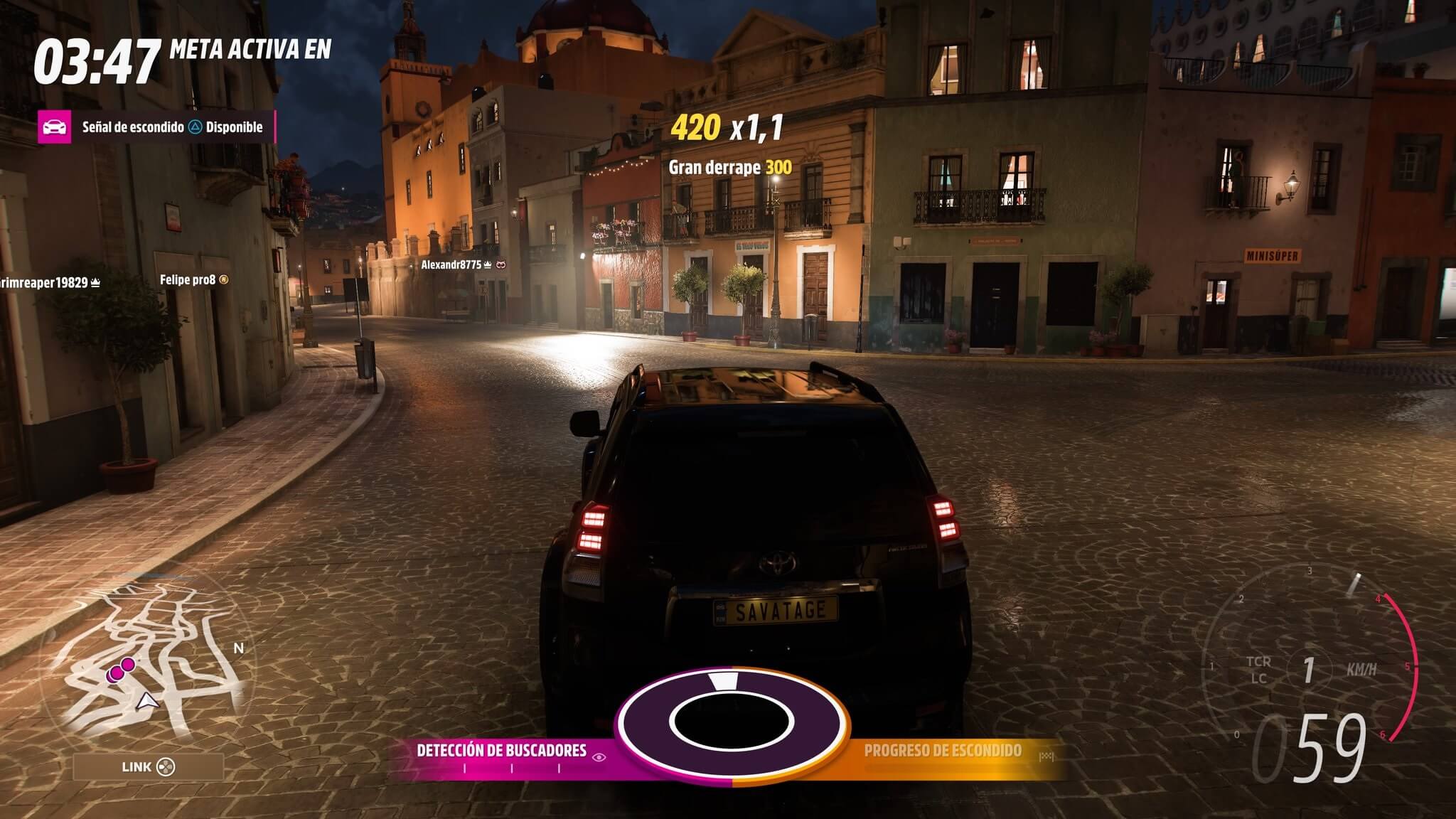Click the Detección de buscadores eye icon
Image resolution: width=1456 pixels, height=819 pixels.
(599, 757)
